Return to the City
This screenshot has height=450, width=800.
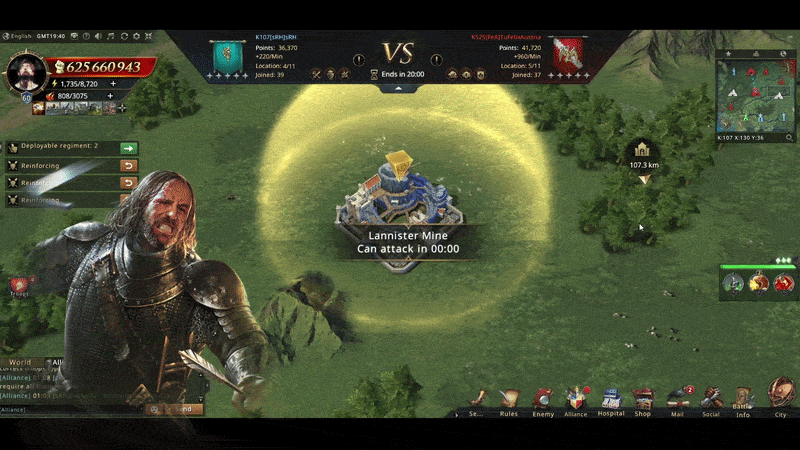tap(780, 394)
